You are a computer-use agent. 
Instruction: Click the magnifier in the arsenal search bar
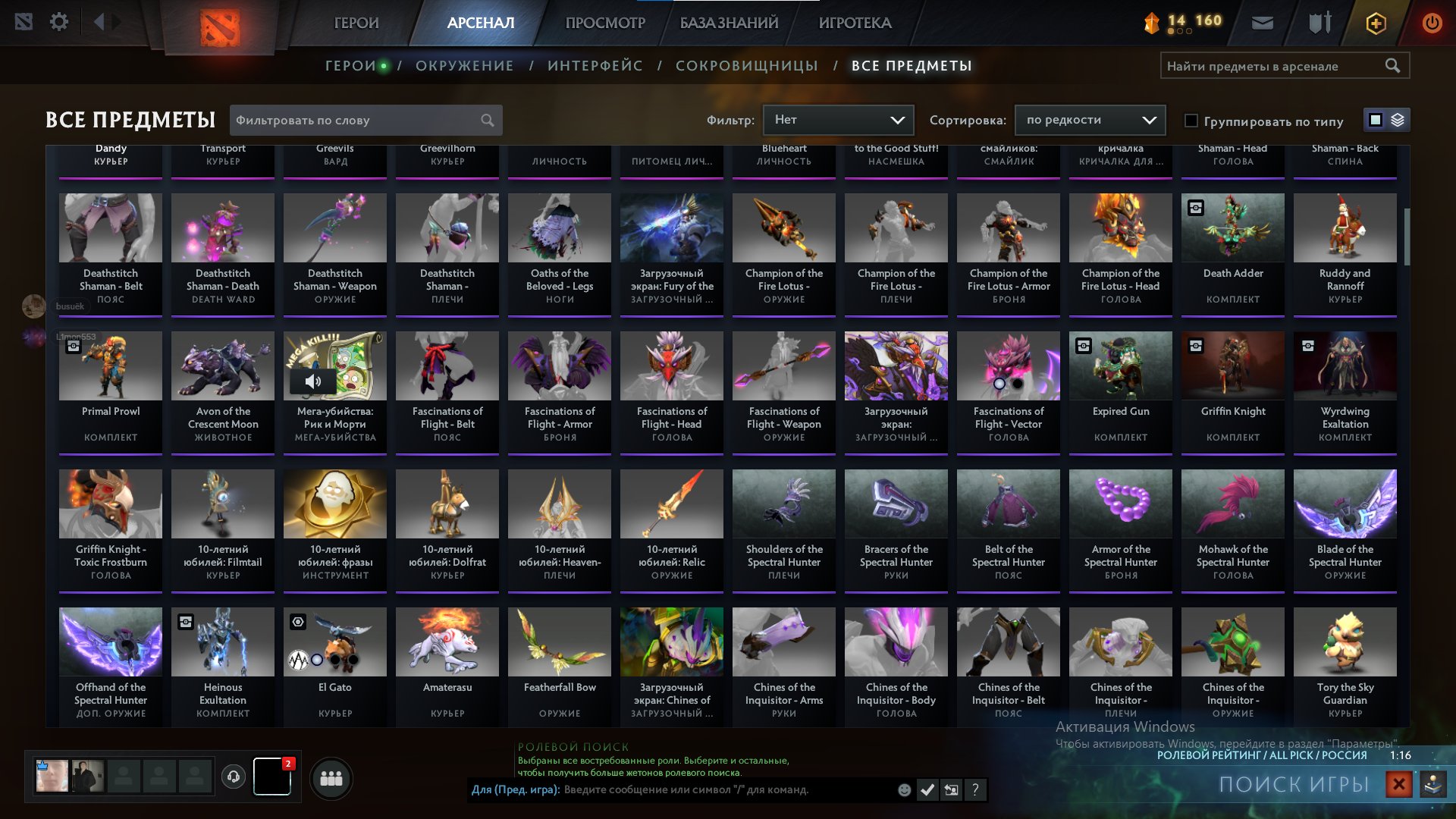pyautogui.click(x=1394, y=65)
